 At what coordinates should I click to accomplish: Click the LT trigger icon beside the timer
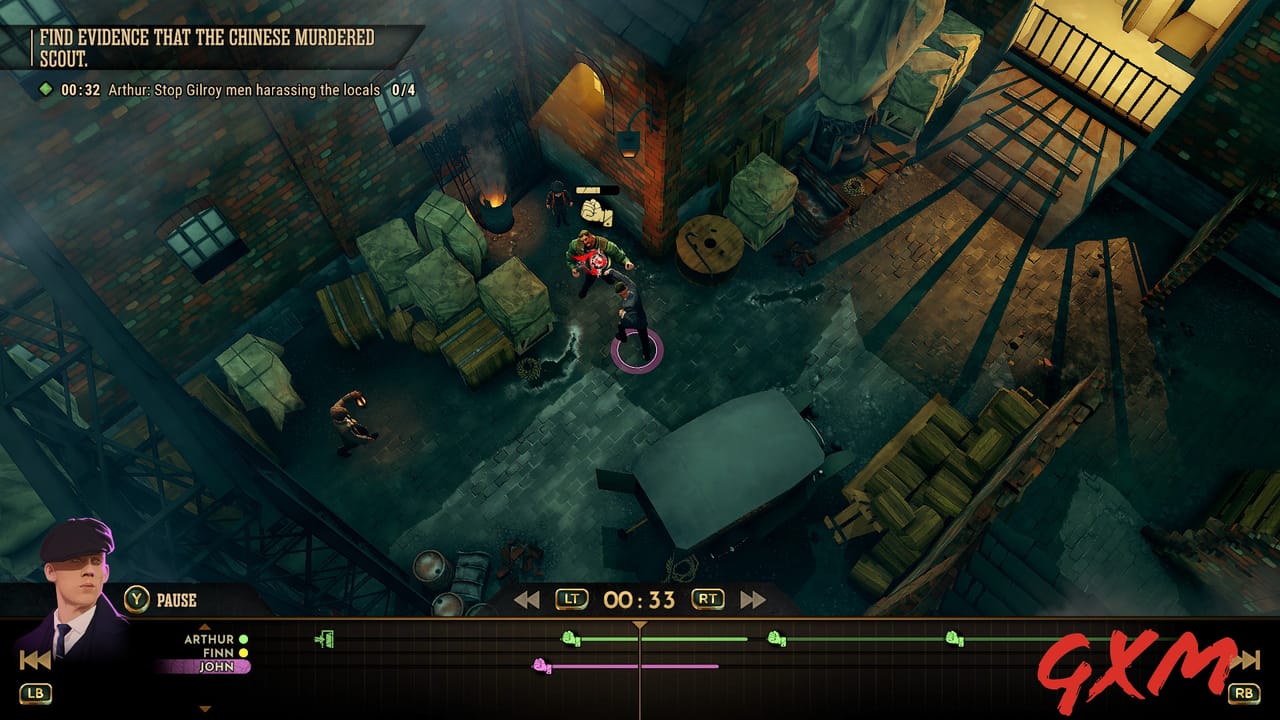[571, 599]
